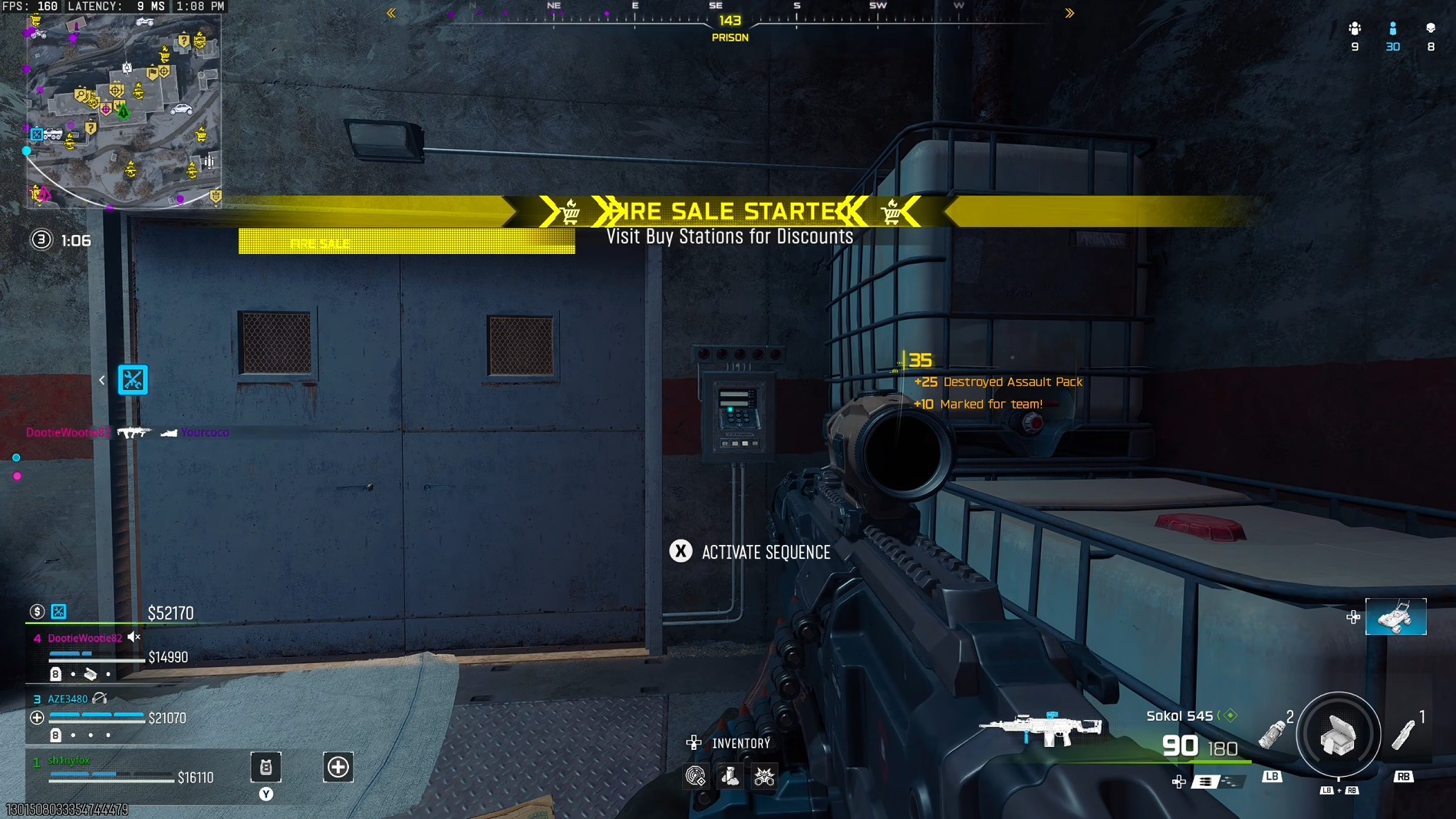Select the armor plate icon beside sh1nyfox
The width and height of the screenshot is (1456, 819).
tap(265, 768)
